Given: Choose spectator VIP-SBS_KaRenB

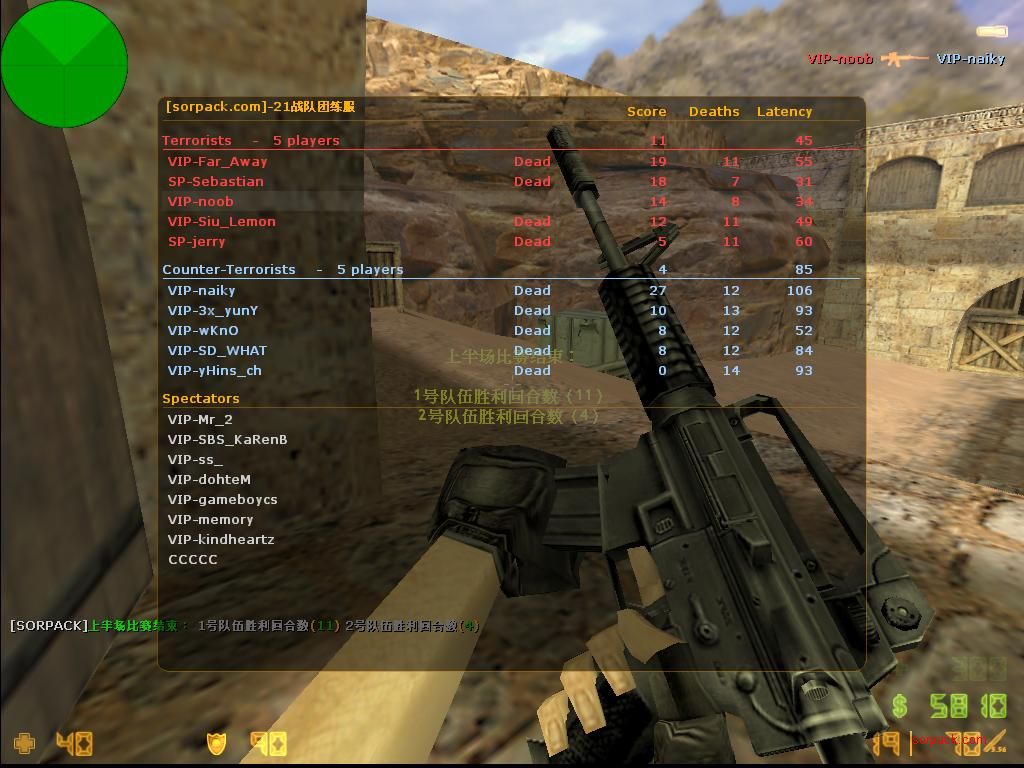Looking at the screenshot, I should click(227, 439).
